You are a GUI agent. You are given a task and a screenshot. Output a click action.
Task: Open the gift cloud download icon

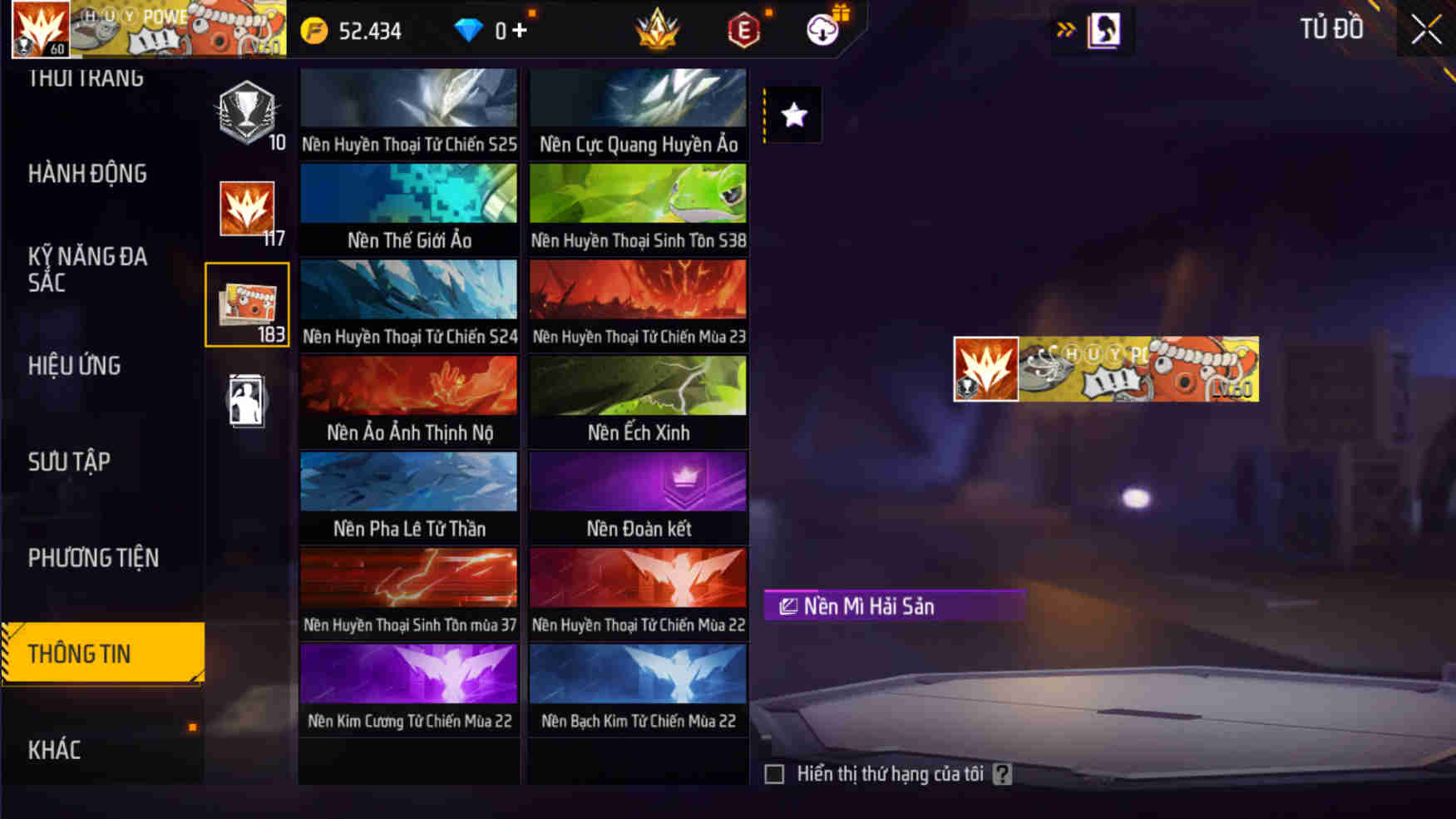(822, 29)
